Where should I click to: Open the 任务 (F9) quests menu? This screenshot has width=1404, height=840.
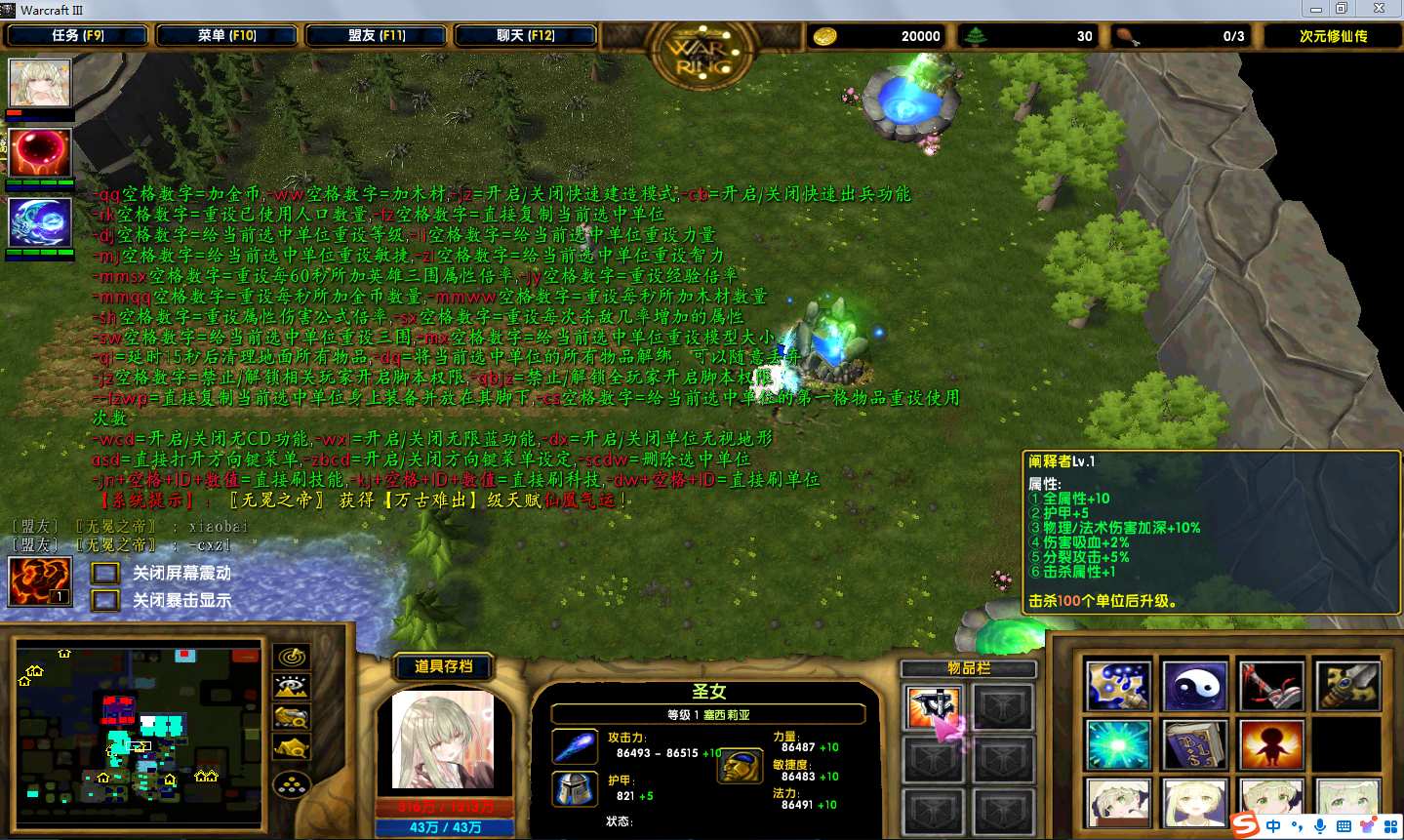point(77,36)
